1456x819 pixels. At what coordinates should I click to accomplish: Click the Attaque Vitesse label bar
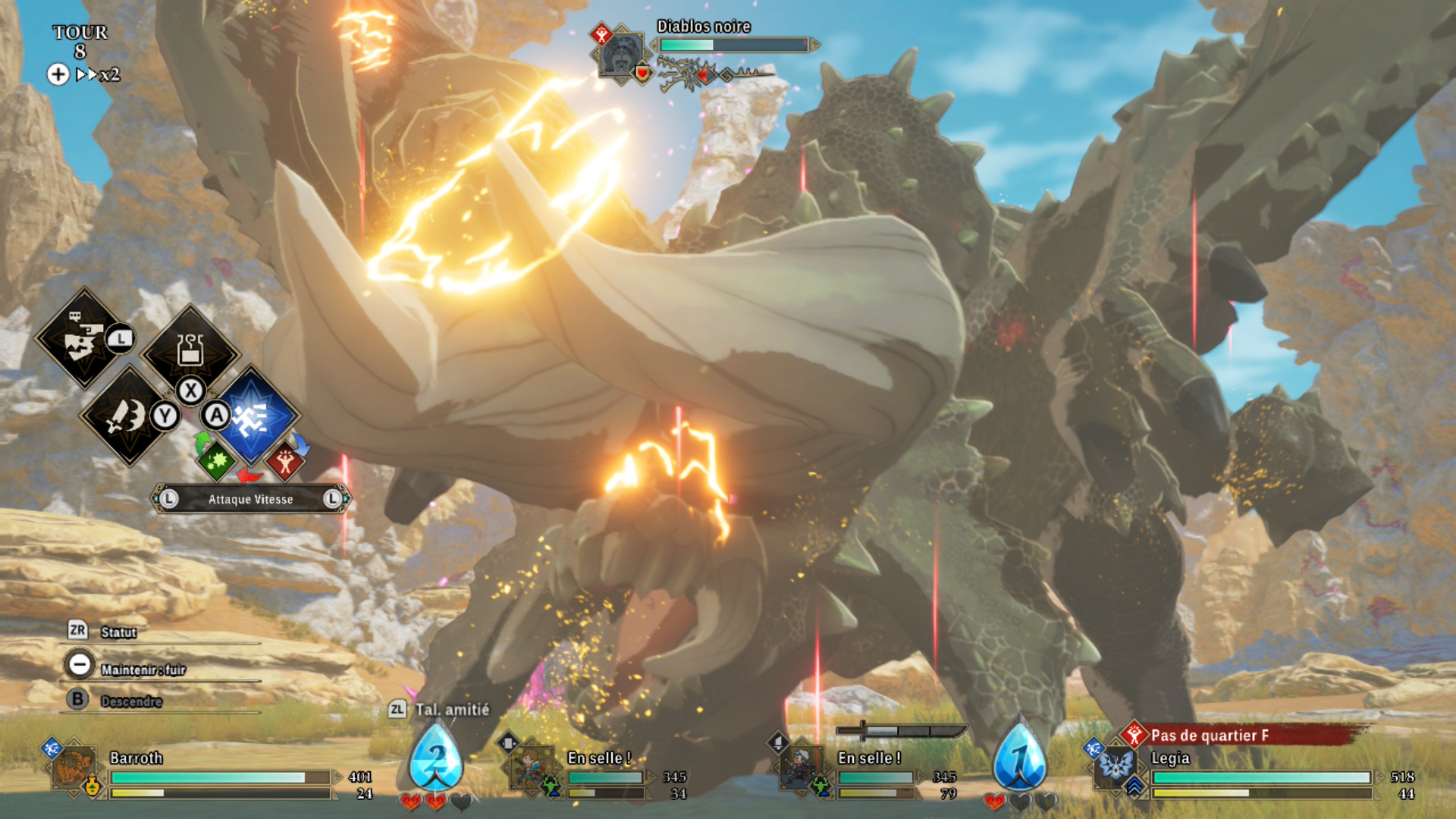pyautogui.click(x=250, y=499)
